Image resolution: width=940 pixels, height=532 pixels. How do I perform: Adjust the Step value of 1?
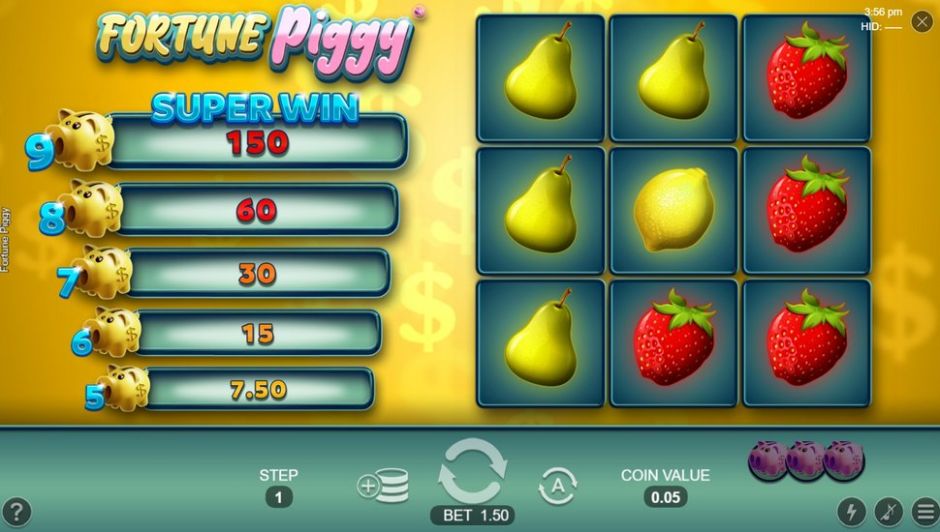(278, 497)
